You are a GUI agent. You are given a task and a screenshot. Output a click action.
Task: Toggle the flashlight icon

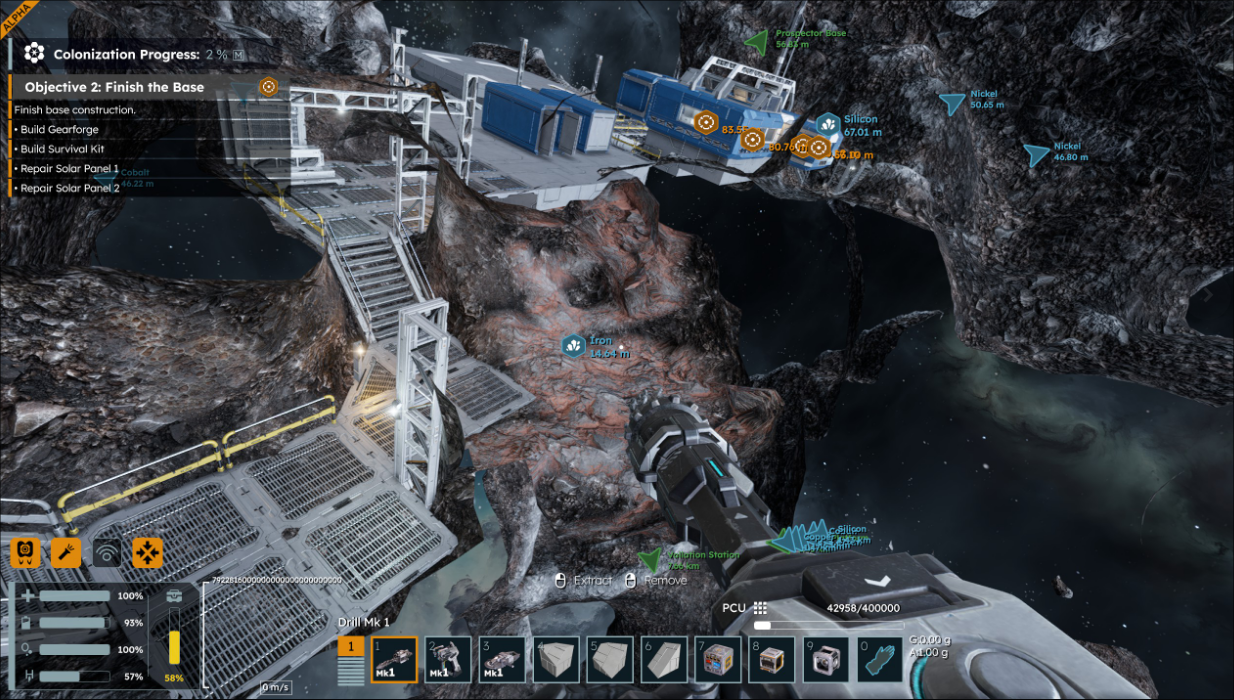coord(66,552)
